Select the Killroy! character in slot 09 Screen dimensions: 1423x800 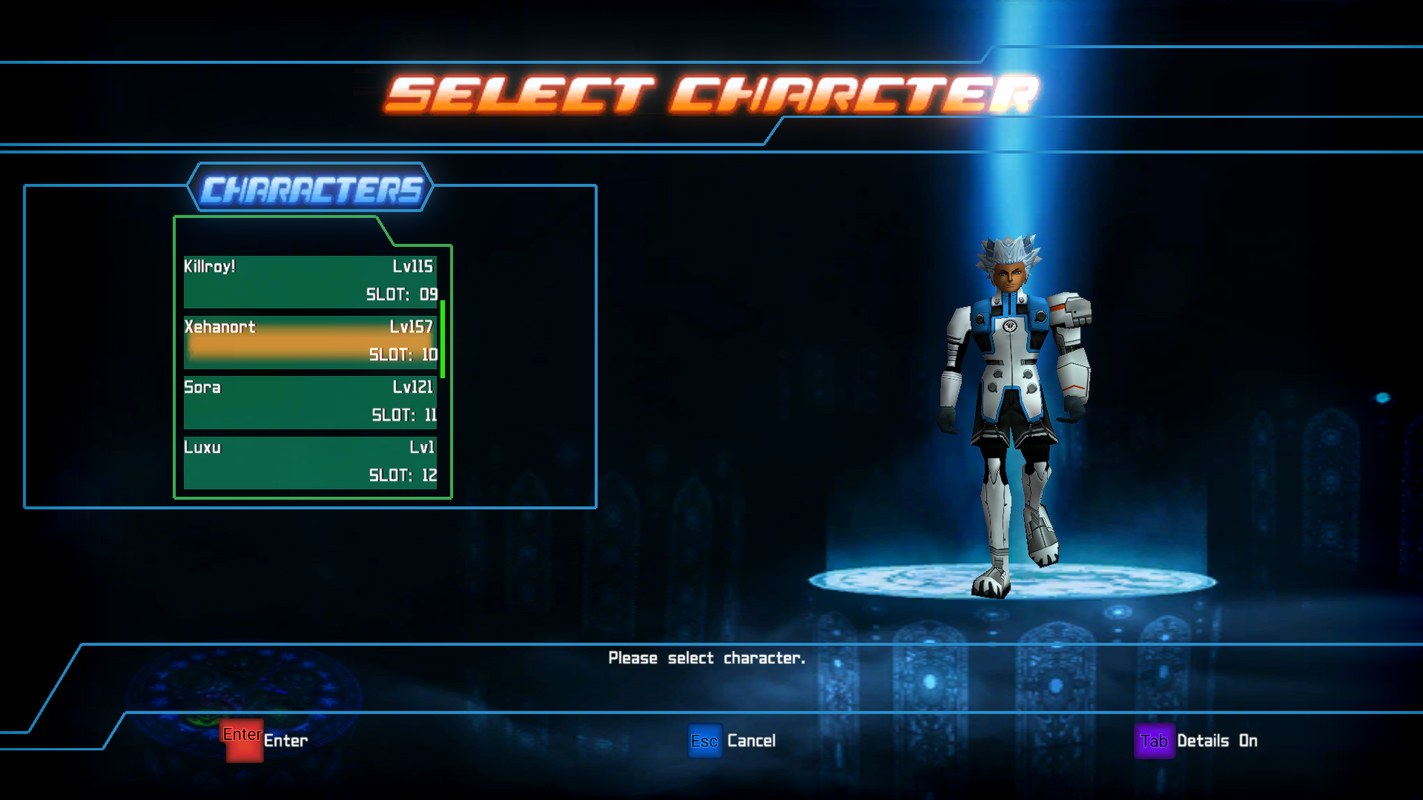310,280
